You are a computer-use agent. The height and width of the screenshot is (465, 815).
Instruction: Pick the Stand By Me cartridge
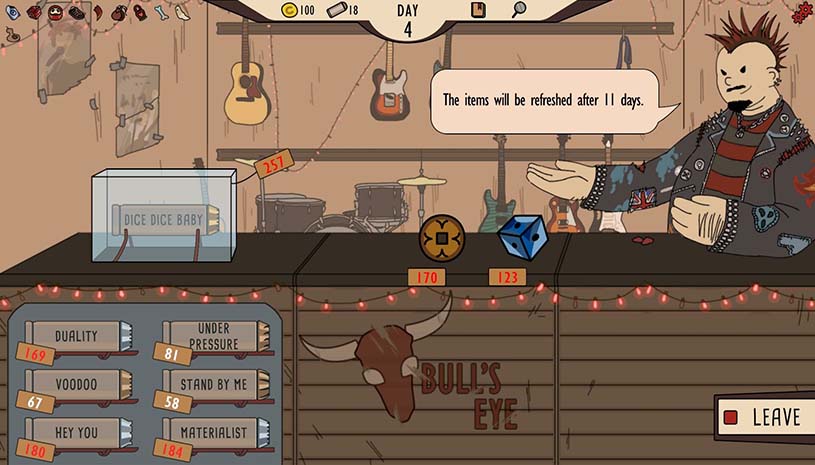tap(214, 384)
